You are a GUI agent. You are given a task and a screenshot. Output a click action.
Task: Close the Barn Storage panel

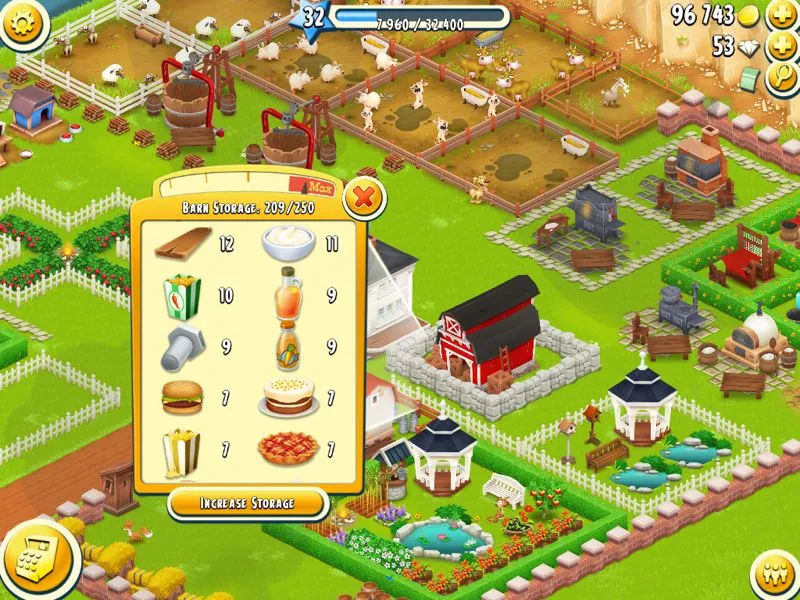coord(364,200)
